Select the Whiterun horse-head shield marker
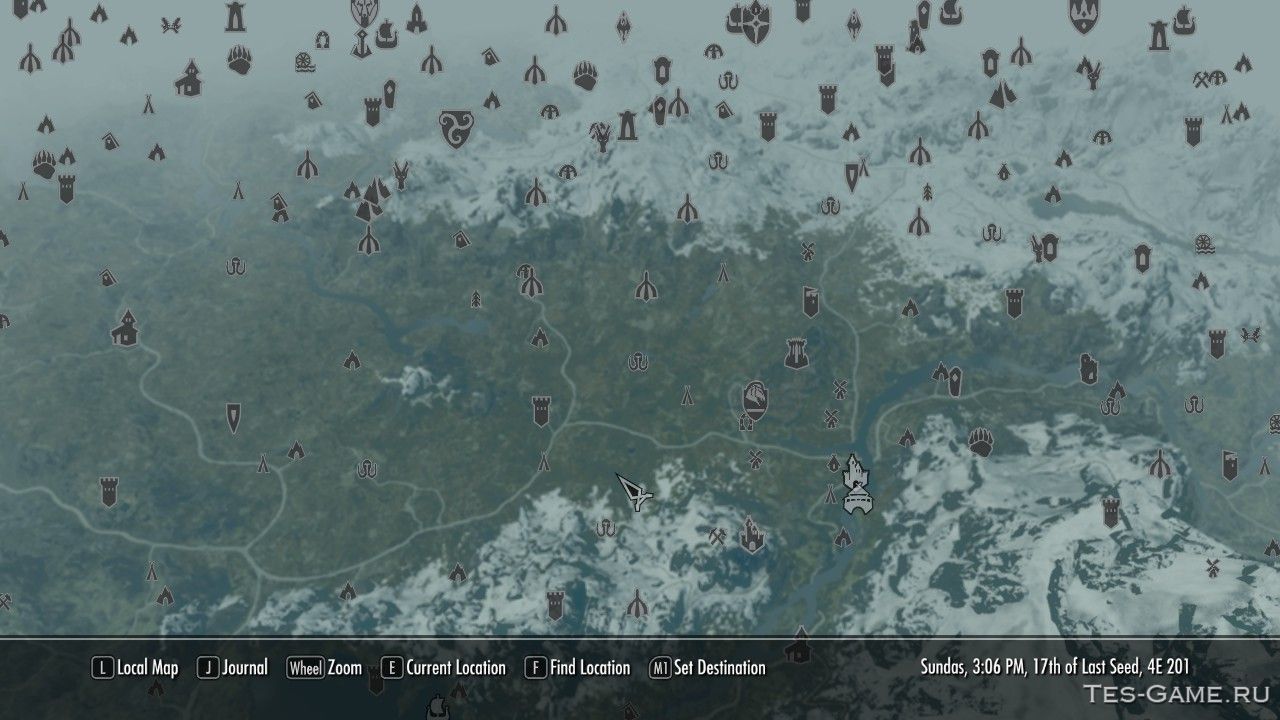Viewport: 1280px width, 720px height. pos(757,400)
